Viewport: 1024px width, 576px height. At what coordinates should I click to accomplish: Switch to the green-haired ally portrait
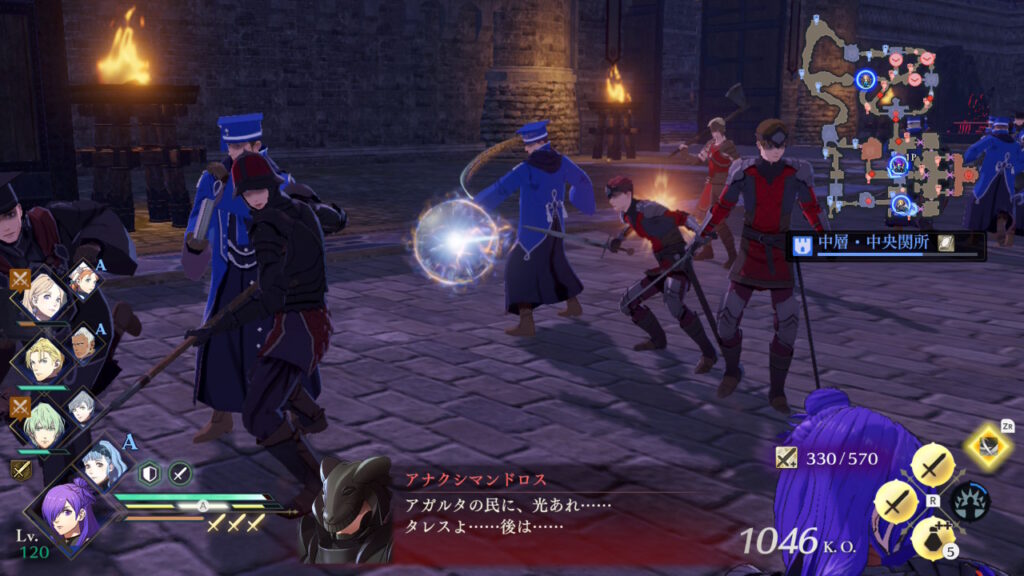coord(43,421)
